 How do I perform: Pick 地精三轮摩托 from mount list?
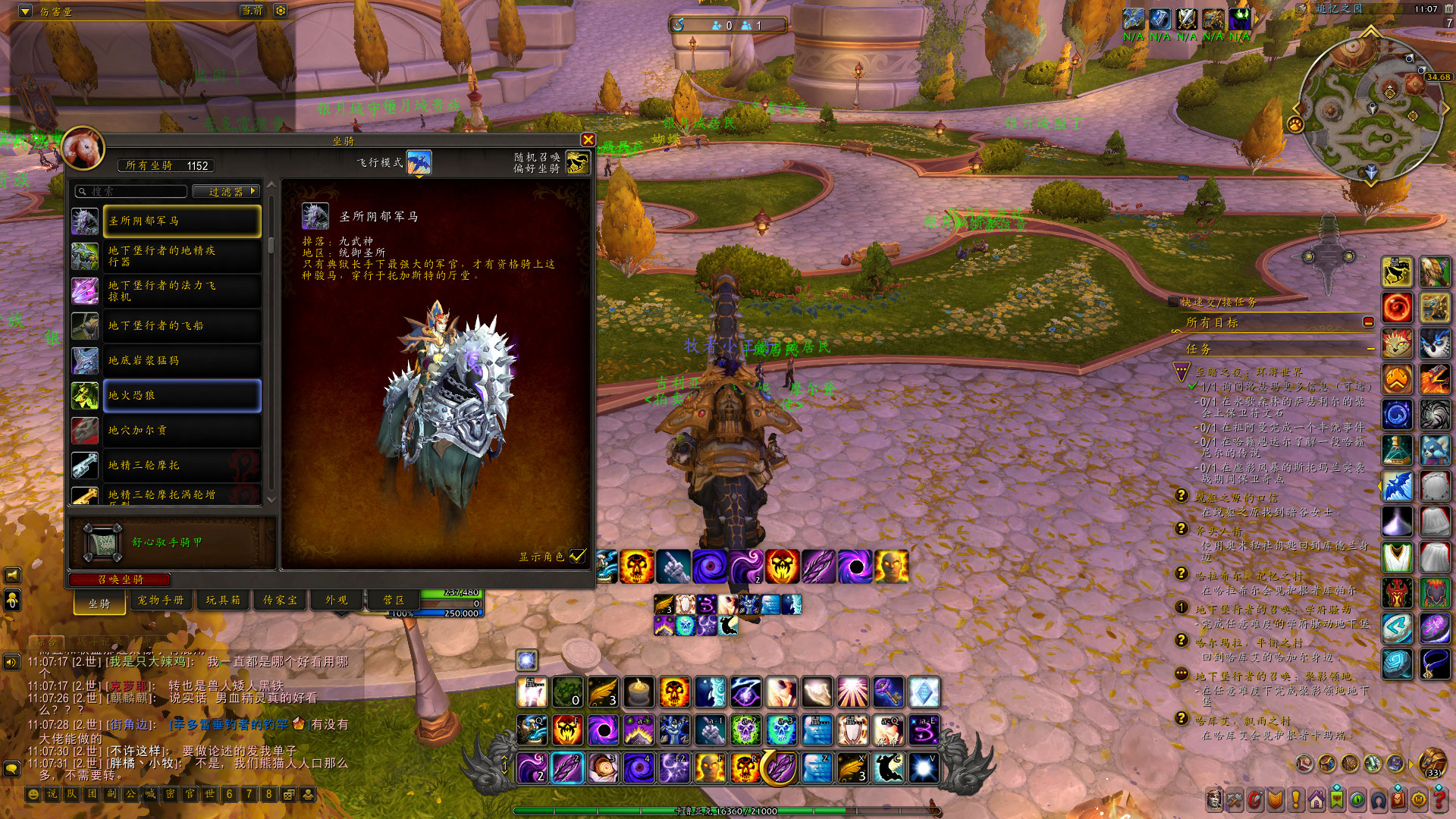click(x=182, y=465)
